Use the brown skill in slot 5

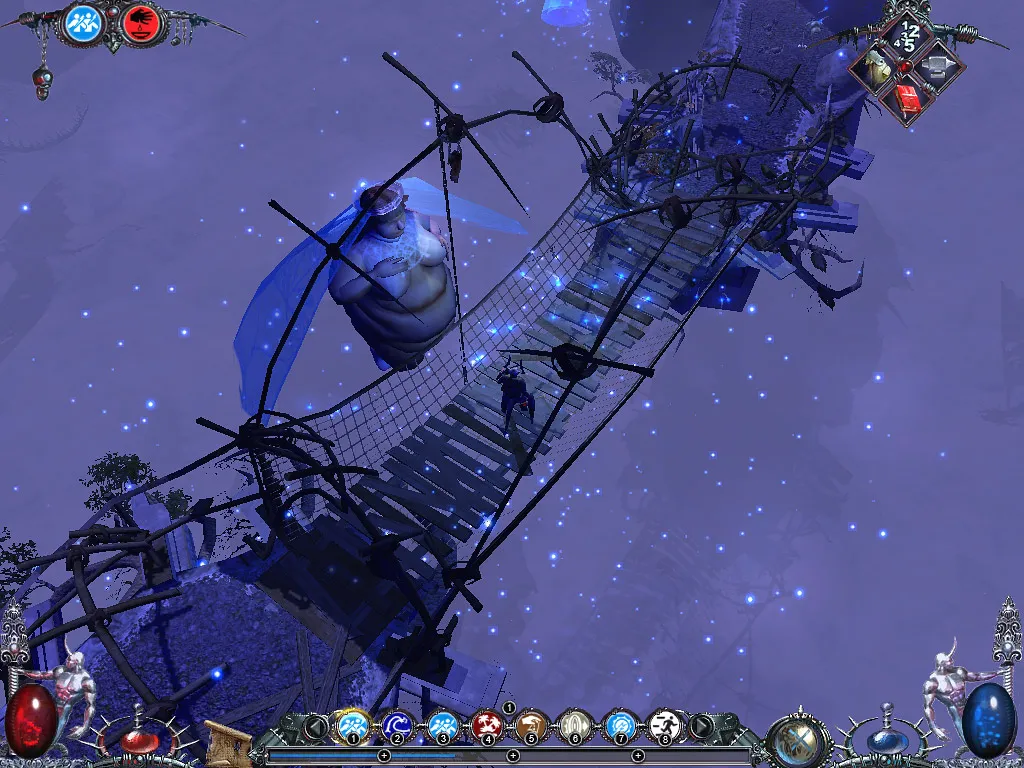click(x=531, y=725)
